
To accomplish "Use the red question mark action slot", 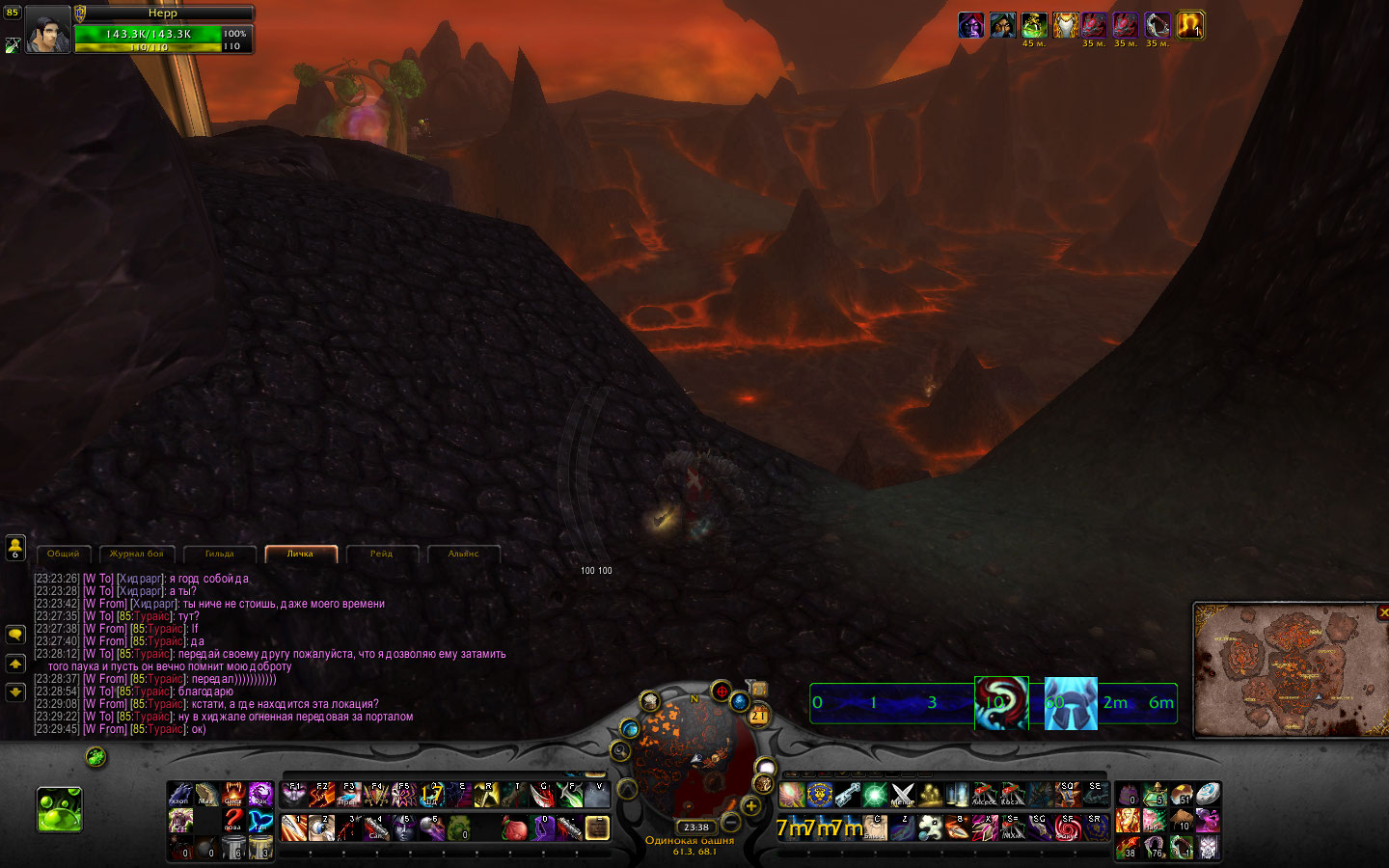I will pos(233,821).
